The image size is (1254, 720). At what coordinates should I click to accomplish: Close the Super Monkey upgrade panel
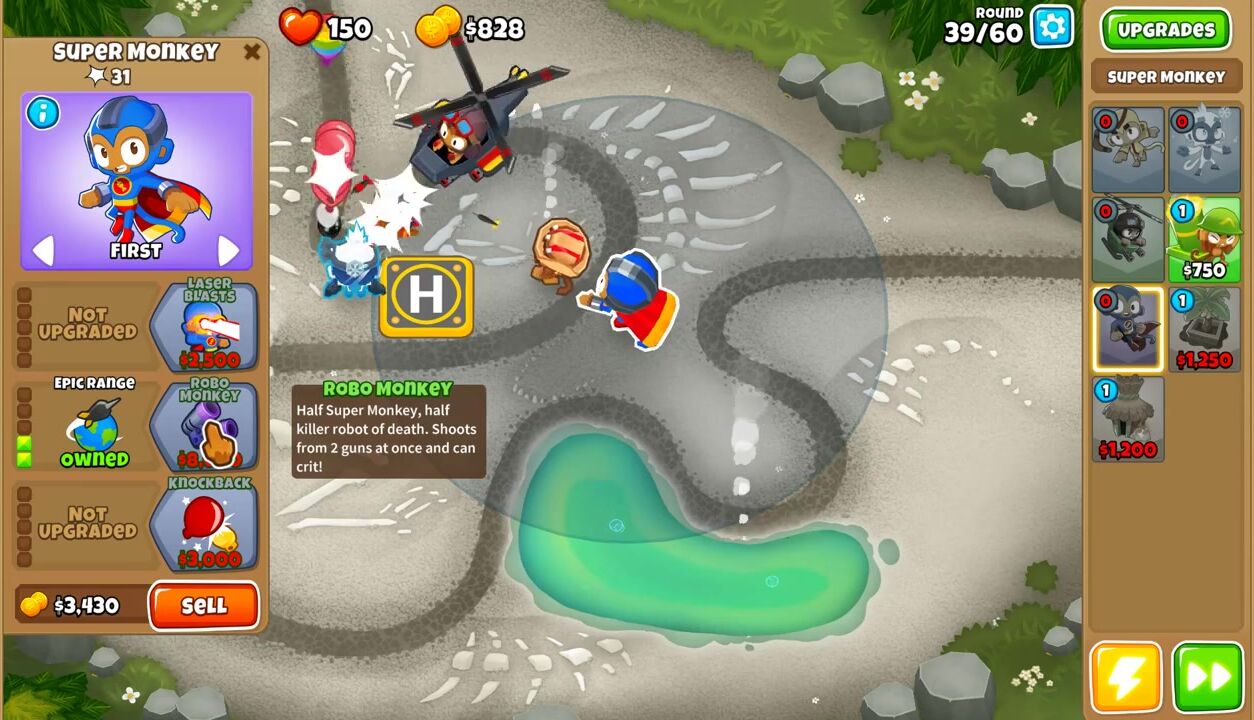252,52
